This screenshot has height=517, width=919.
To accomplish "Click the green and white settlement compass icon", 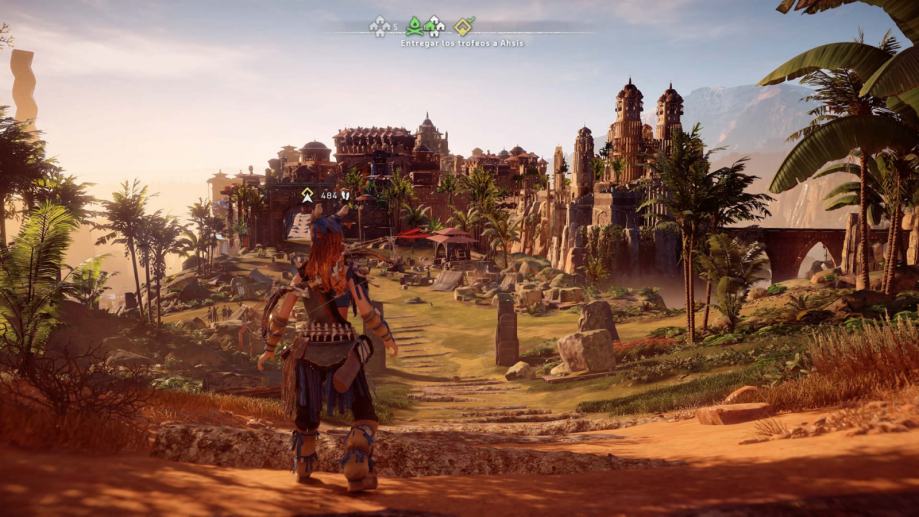I will click(434, 27).
